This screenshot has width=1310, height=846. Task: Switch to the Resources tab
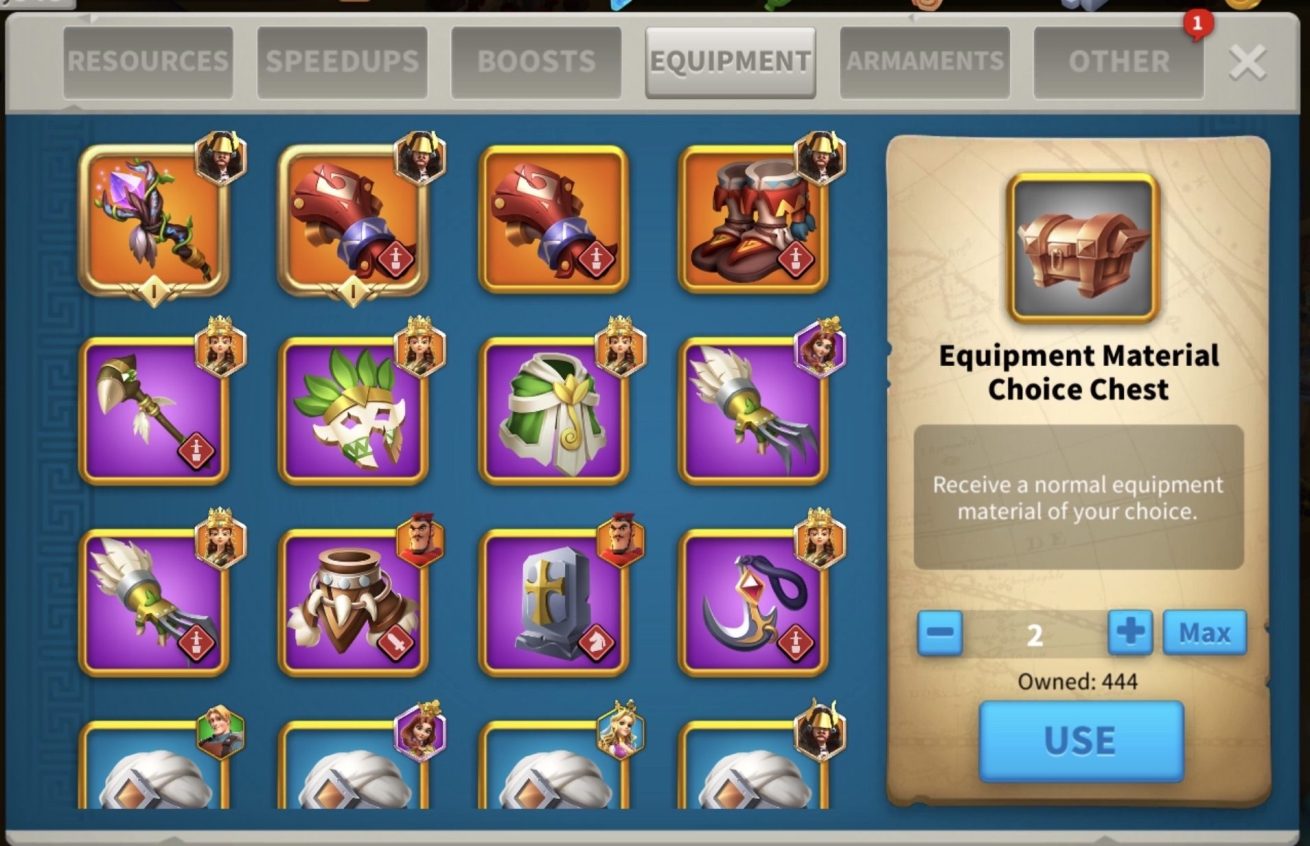(148, 62)
